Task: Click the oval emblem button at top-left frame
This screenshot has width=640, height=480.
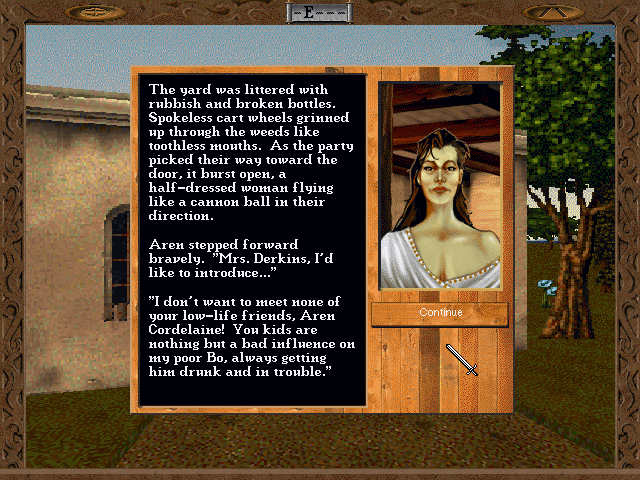Action: pos(97,12)
